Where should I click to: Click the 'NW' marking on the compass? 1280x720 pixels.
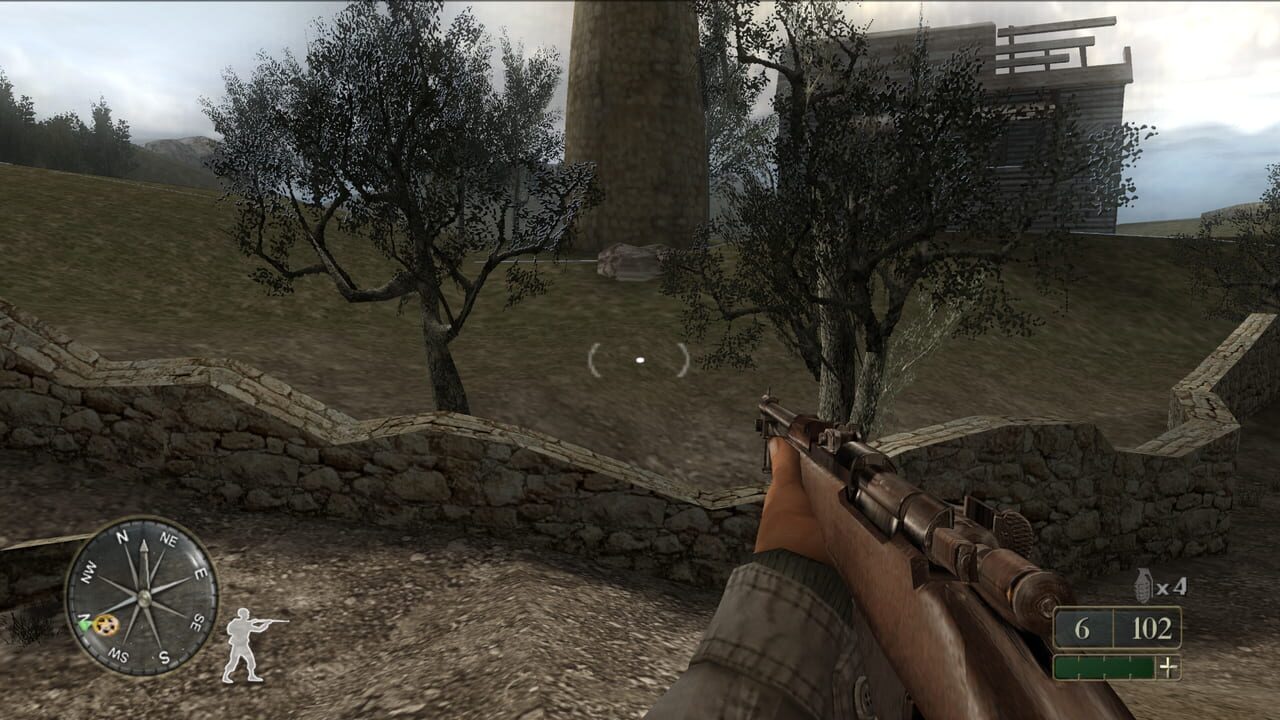(x=89, y=571)
